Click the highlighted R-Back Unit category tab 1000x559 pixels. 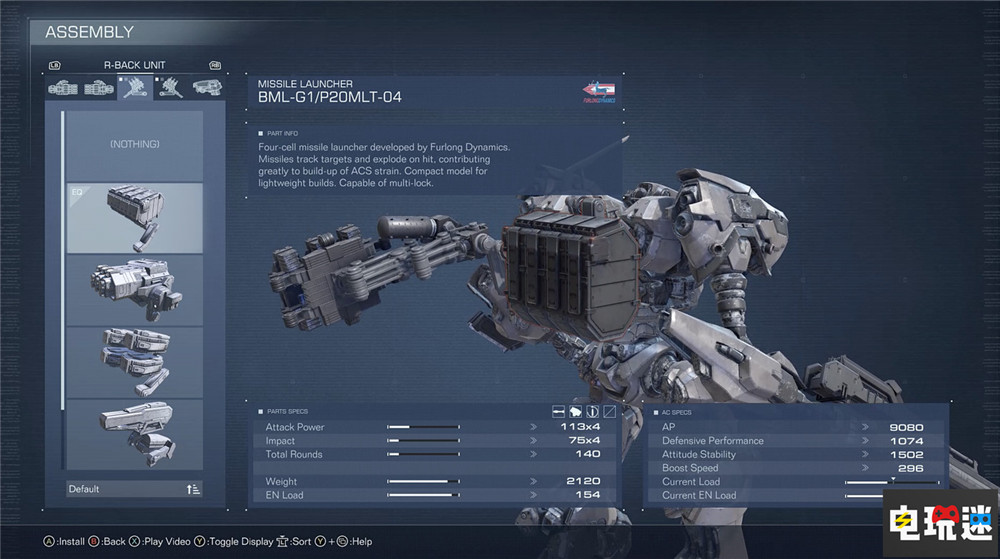coord(134,87)
